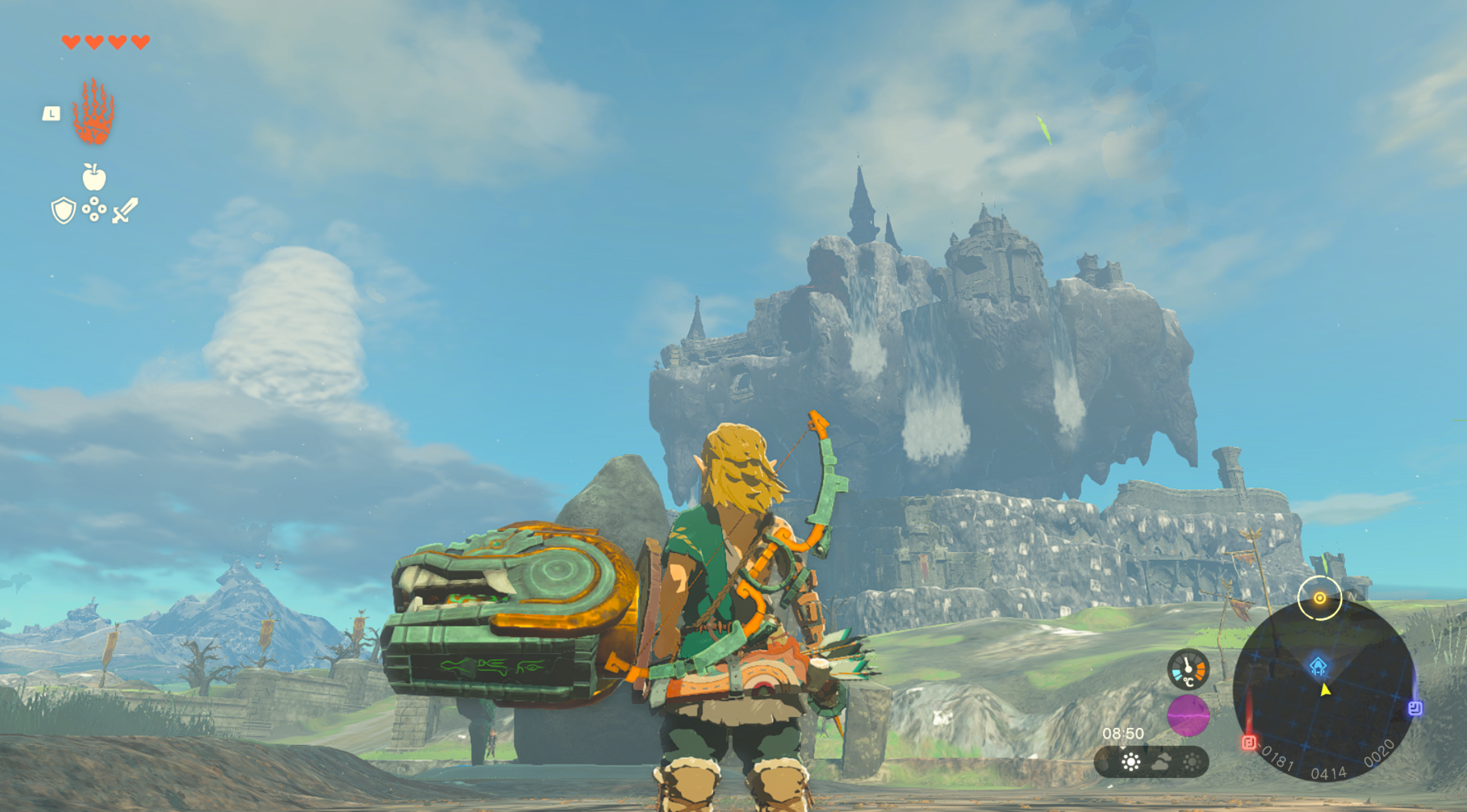Activate the orange hand ability icon
The image size is (1467, 812).
[x=94, y=112]
